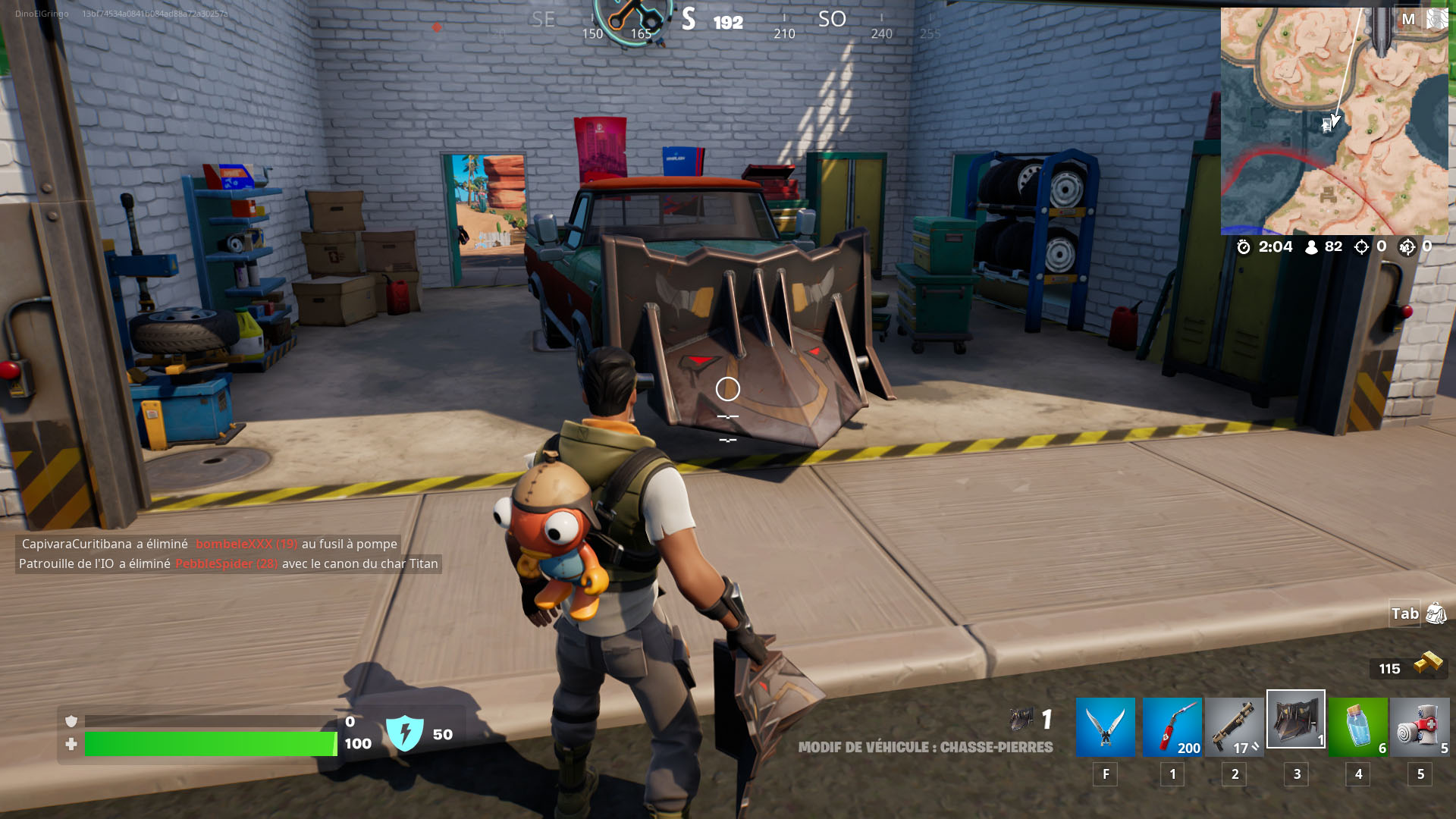Image resolution: width=1456 pixels, height=819 pixels.
Task: Click the health plus icon beside the health bar
Action: pyautogui.click(x=71, y=744)
